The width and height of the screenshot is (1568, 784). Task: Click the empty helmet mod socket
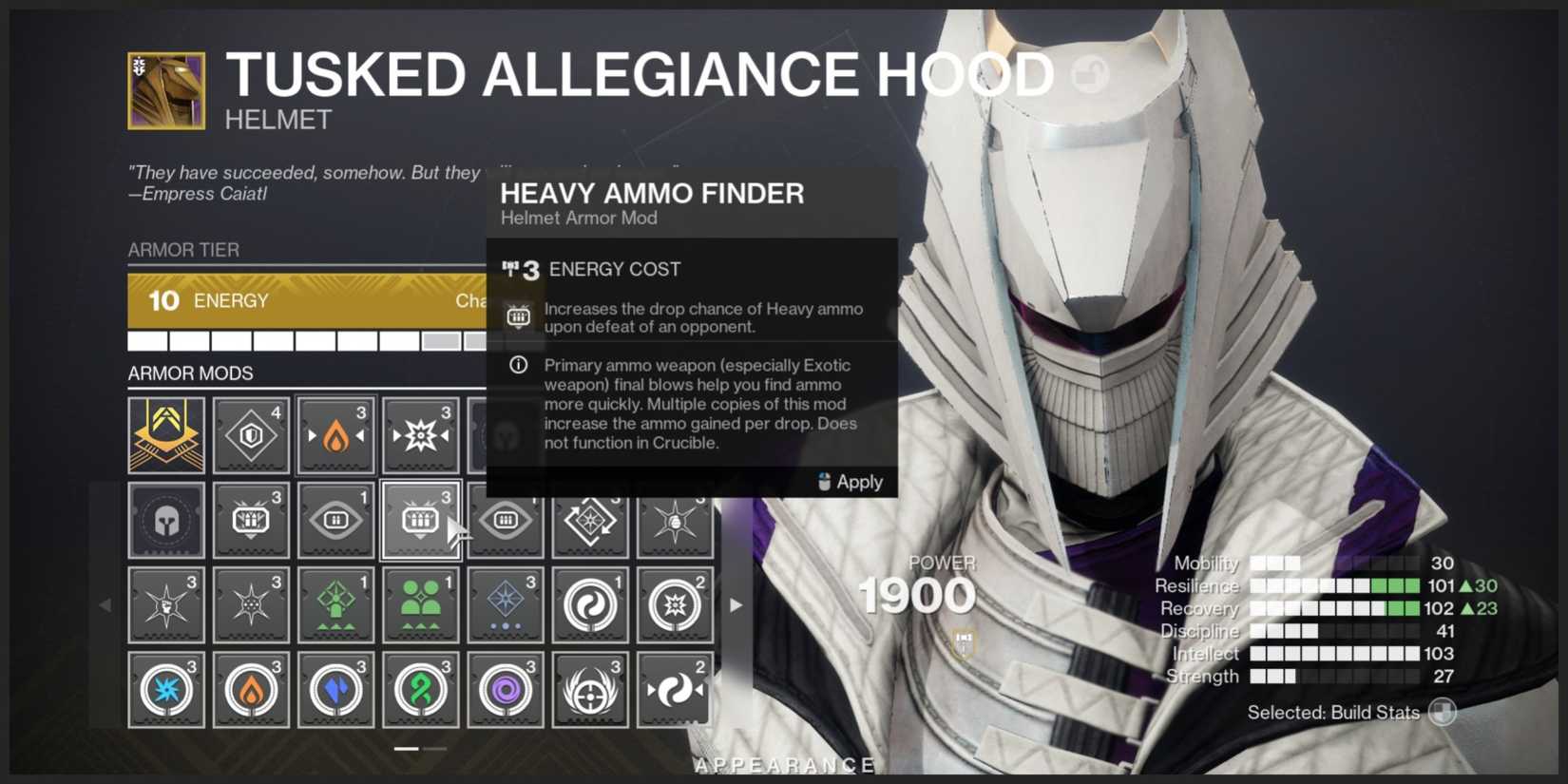pos(166,520)
